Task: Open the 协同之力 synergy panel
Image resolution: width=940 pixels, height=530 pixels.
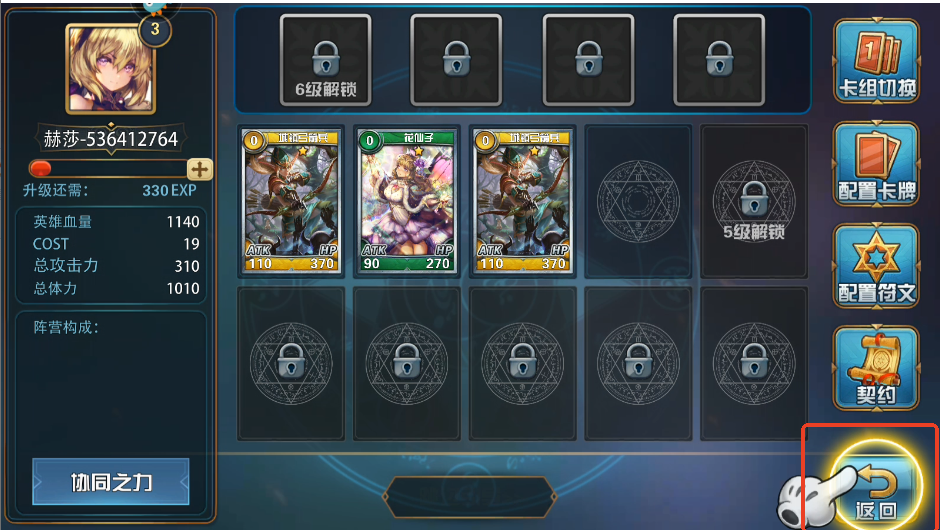Action: [111, 482]
